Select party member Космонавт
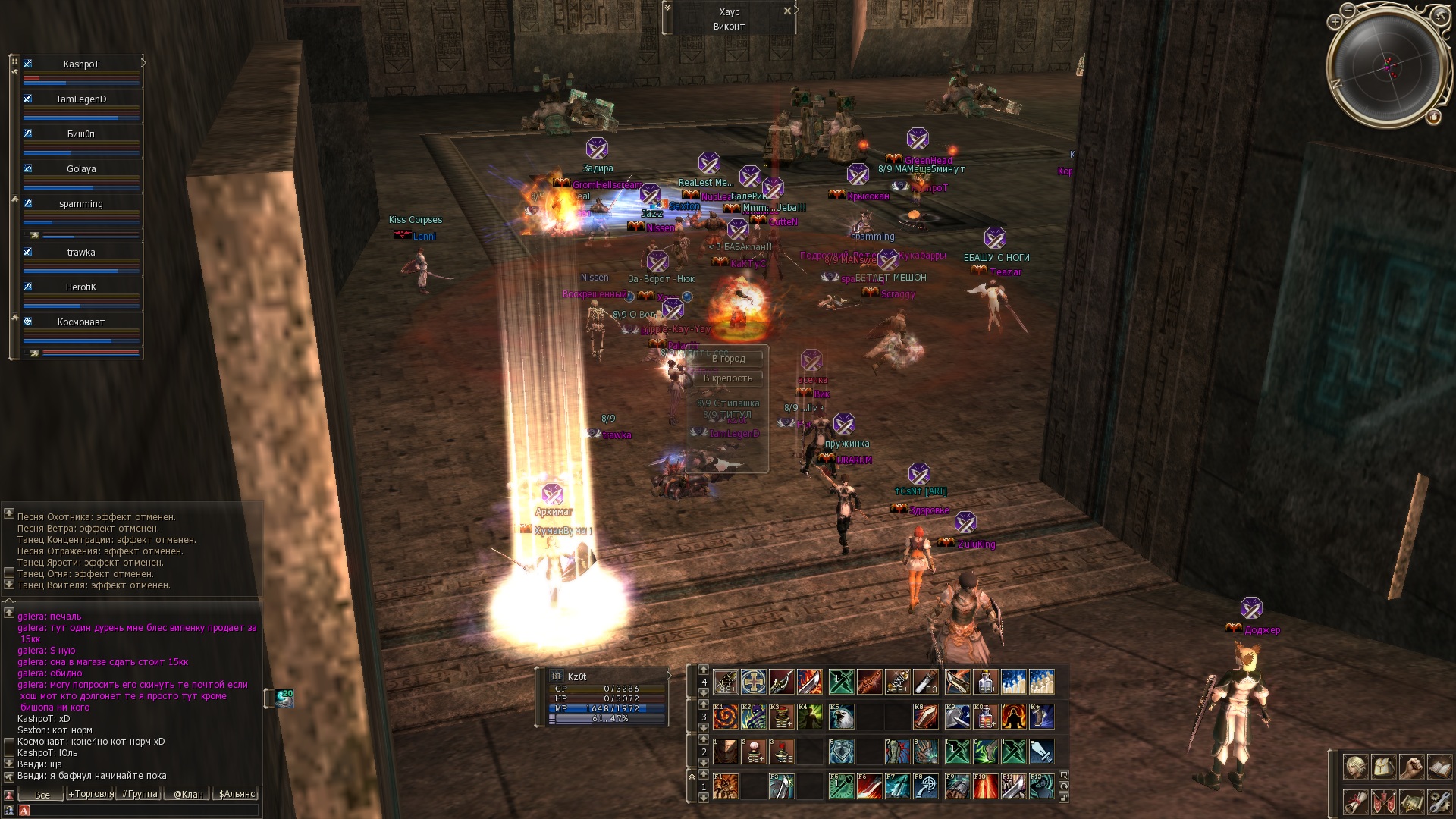The width and height of the screenshot is (1456, 819). coord(81,322)
